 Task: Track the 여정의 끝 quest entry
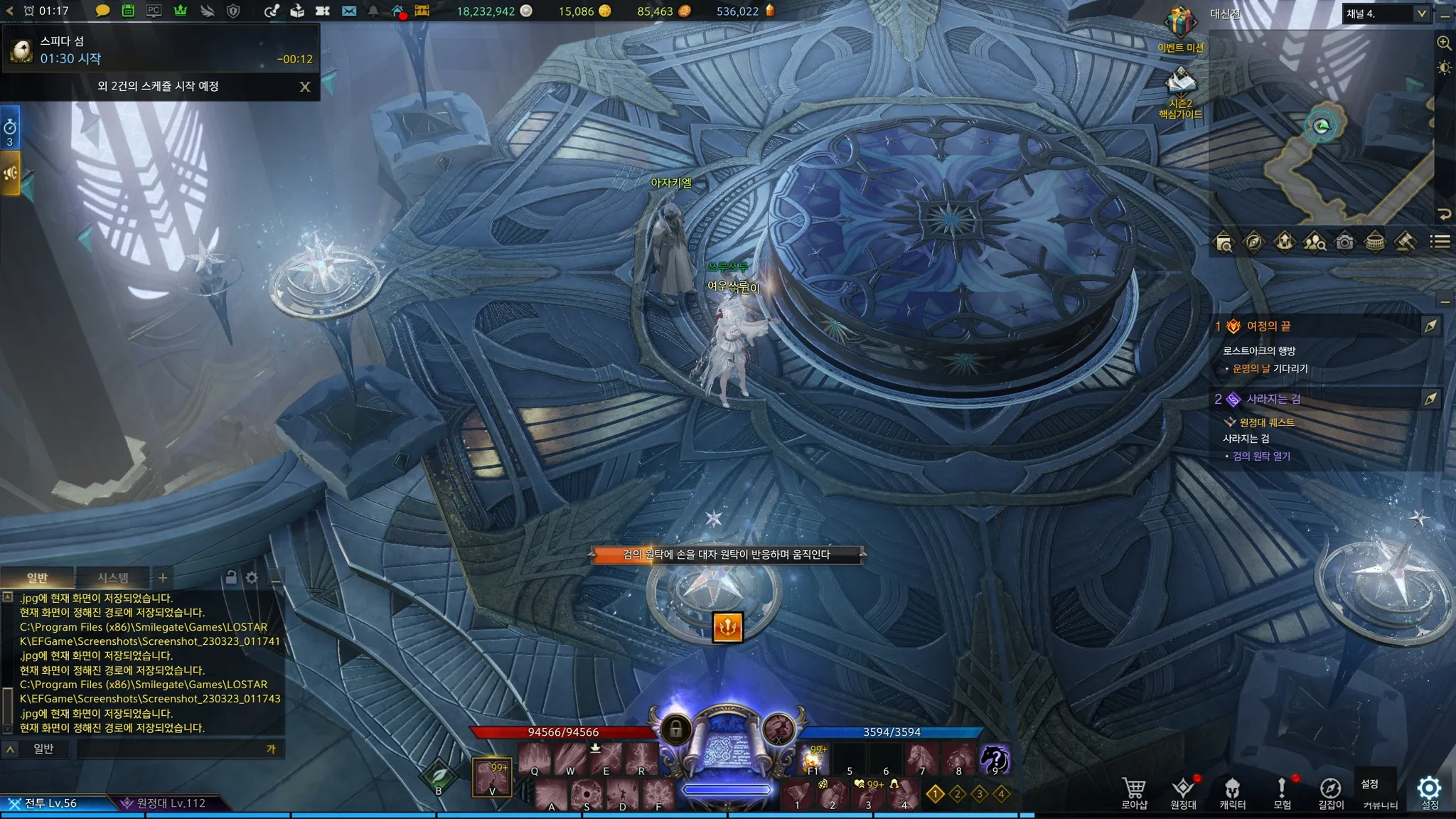tap(1268, 326)
